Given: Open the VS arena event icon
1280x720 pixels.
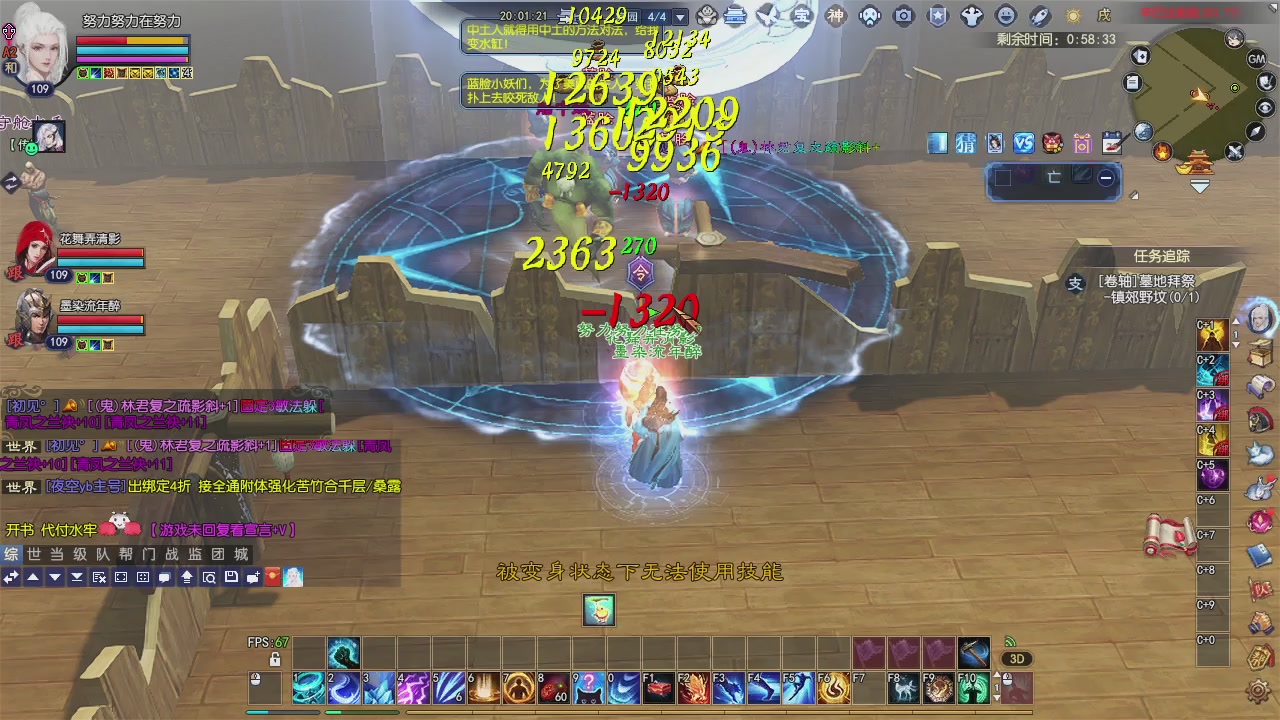Looking at the screenshot, I should (x=1023, y=143).
